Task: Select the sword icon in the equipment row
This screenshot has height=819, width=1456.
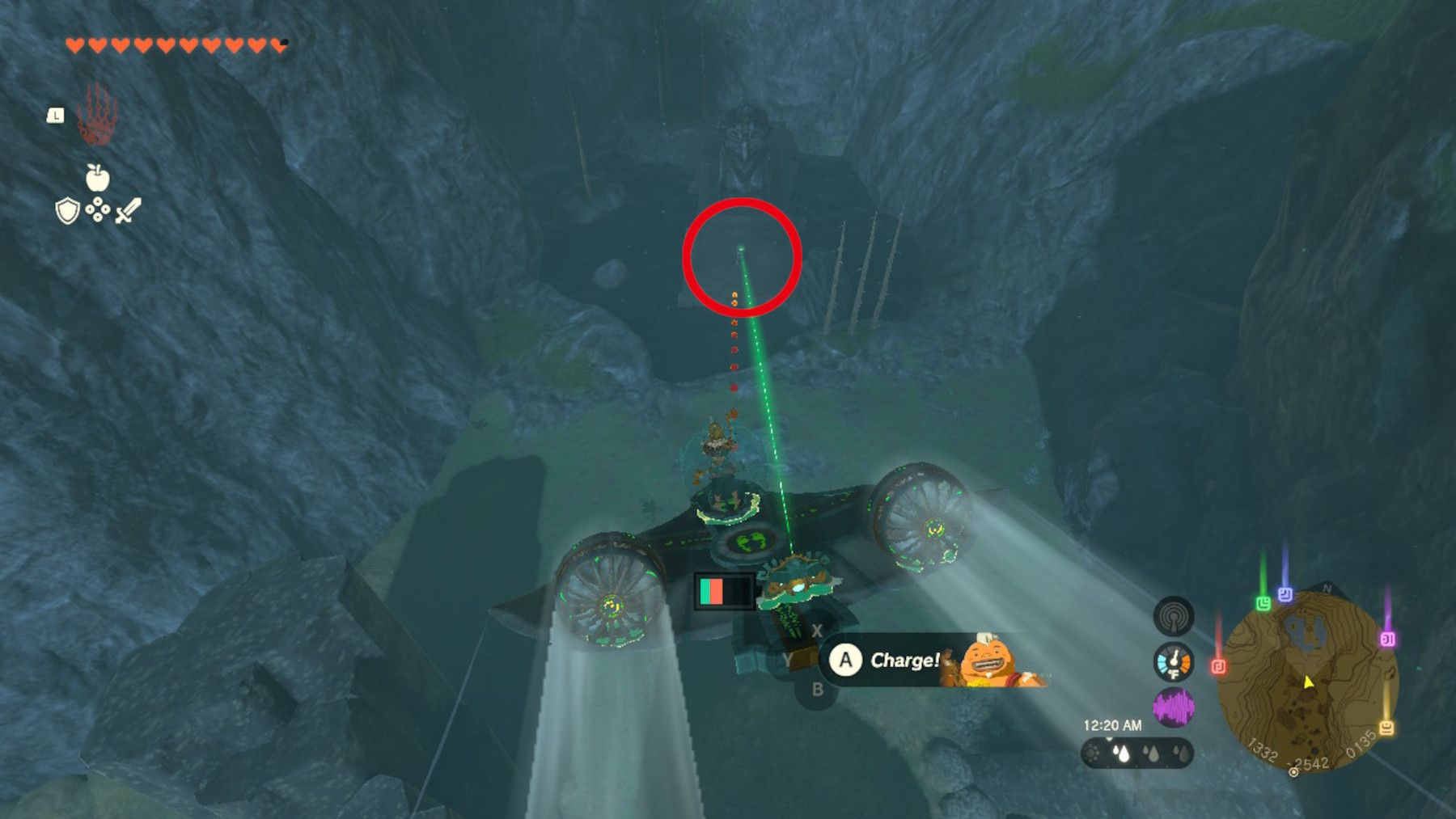Action: coord(130,212)
